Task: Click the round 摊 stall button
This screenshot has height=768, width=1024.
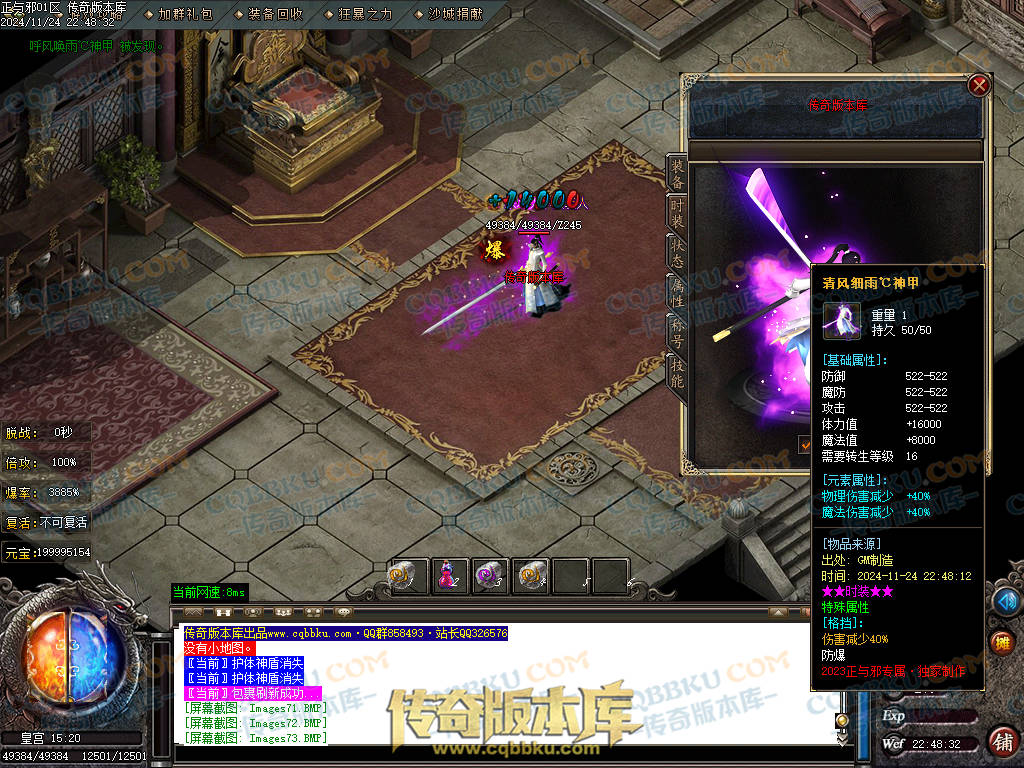Action: coord(1002,643)
